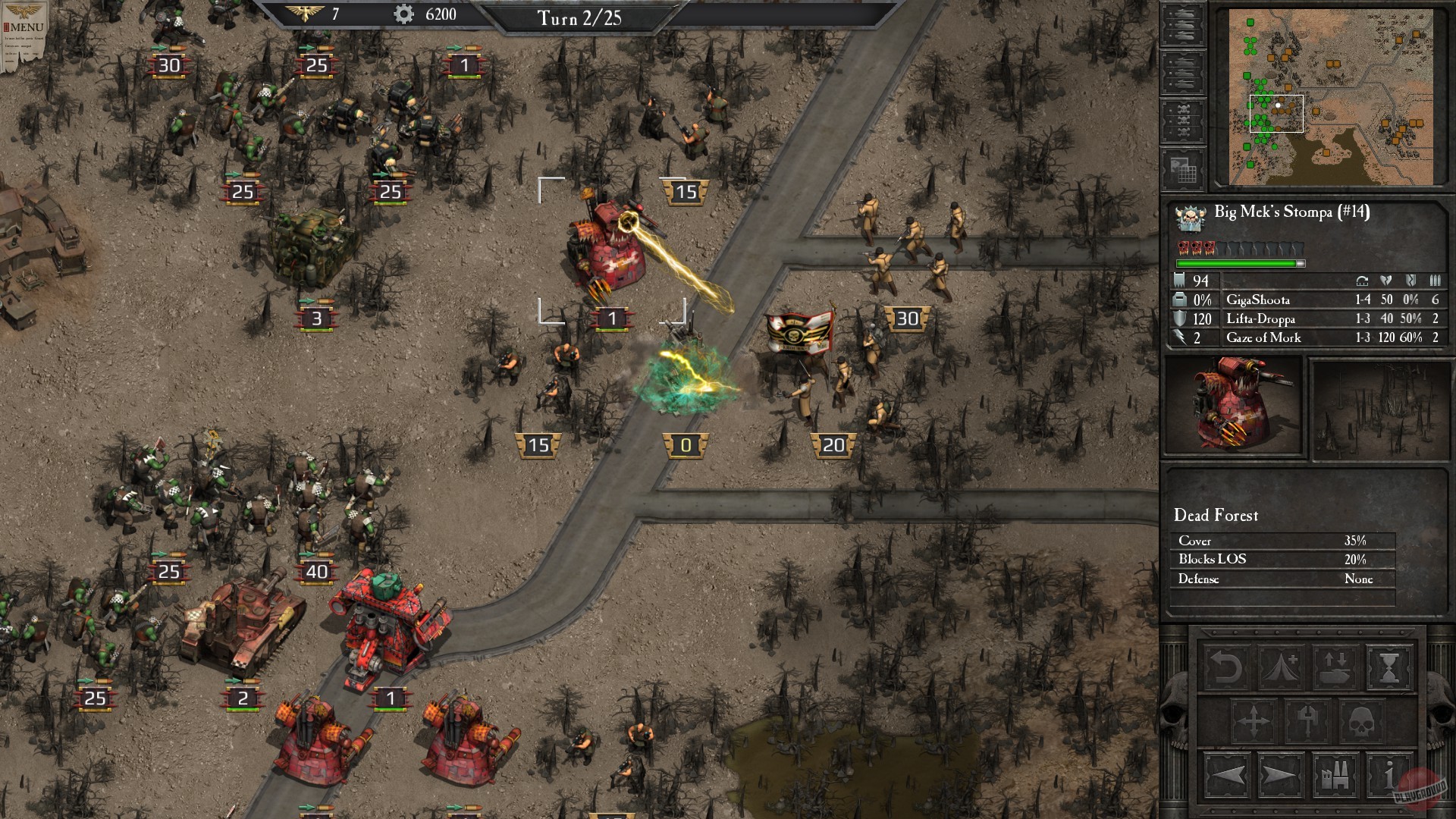Click the settings gear beside the resource count
Image resolution: width=1456 pixels, height=819 pixels.
[x=405, y=13]
